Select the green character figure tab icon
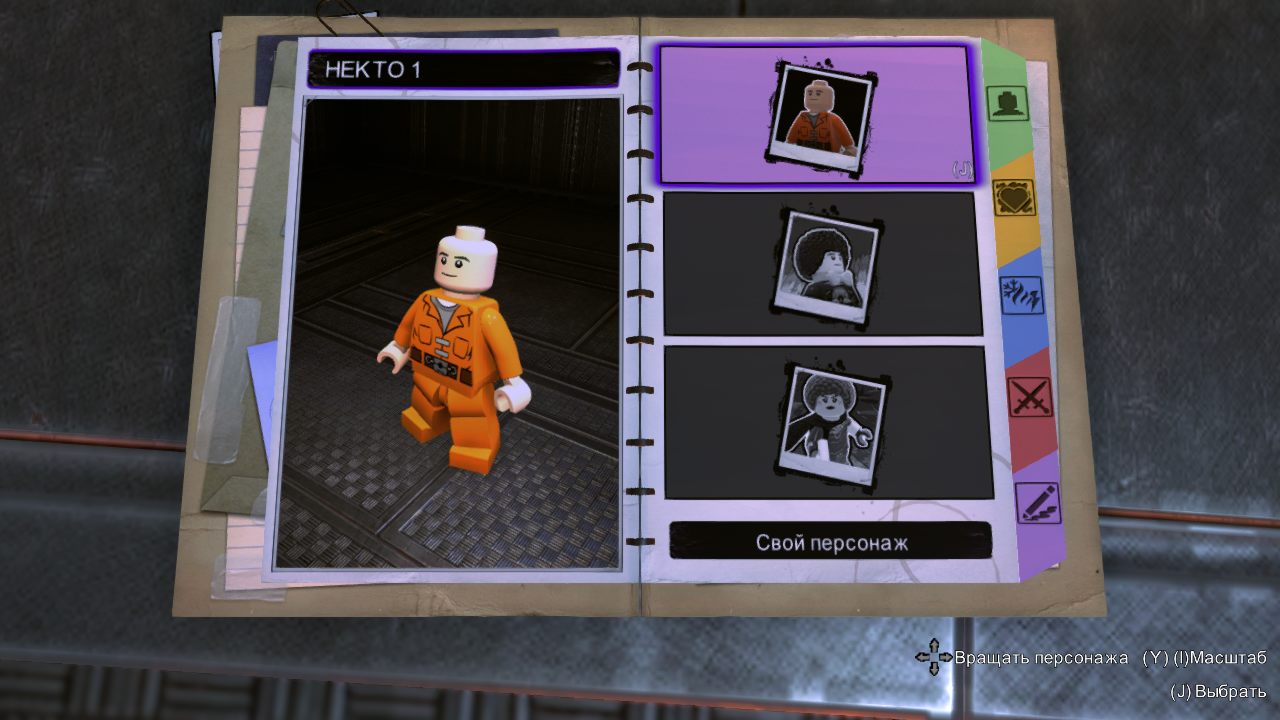This screenshot has height=720, width=1280. (1010, 103)
